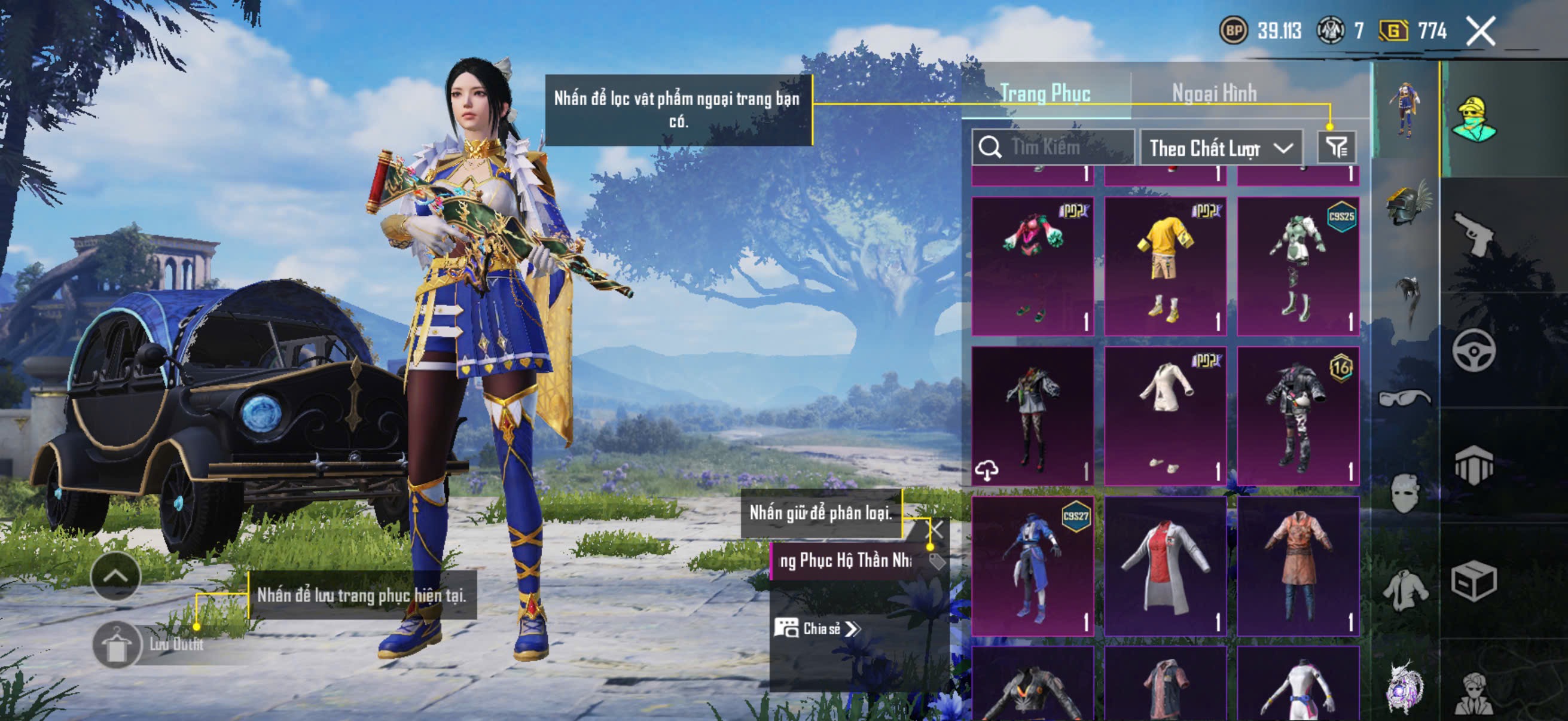Click the Chia sẻ share button
Image resolution: width=1568 pixels, height=721 pixels.
[817, 628]
